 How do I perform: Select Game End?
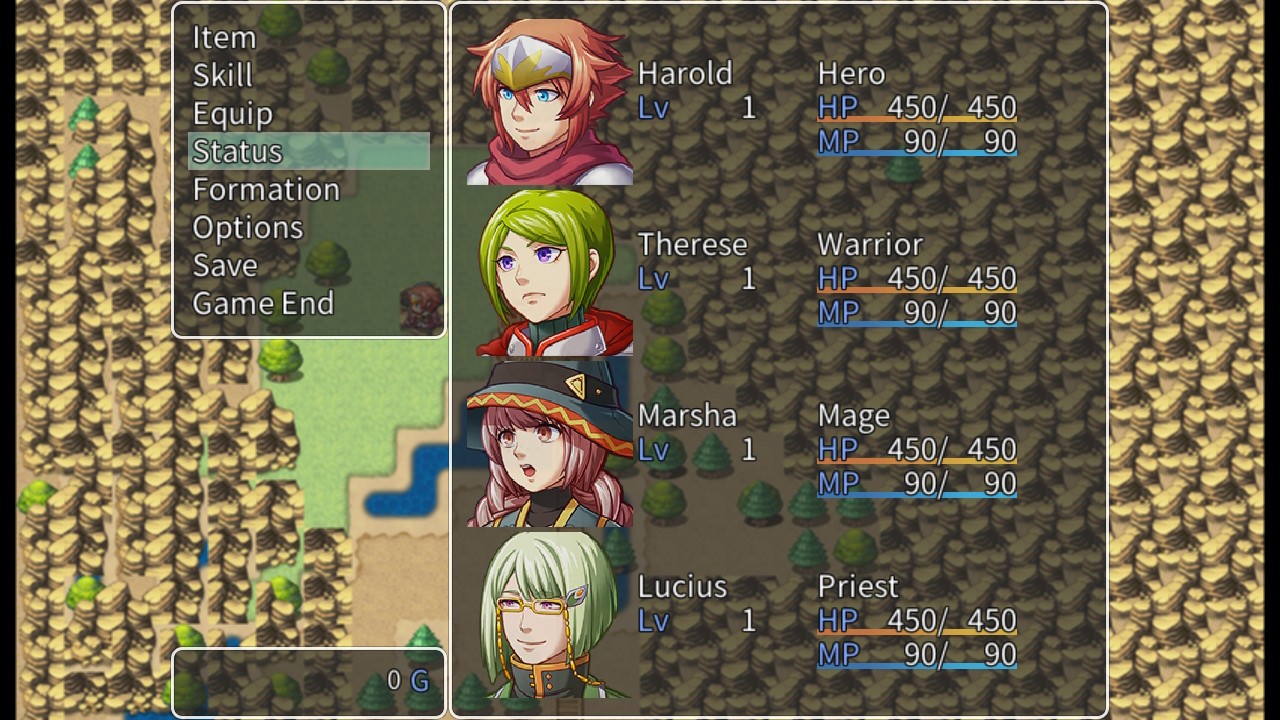(x=263, y=303)
